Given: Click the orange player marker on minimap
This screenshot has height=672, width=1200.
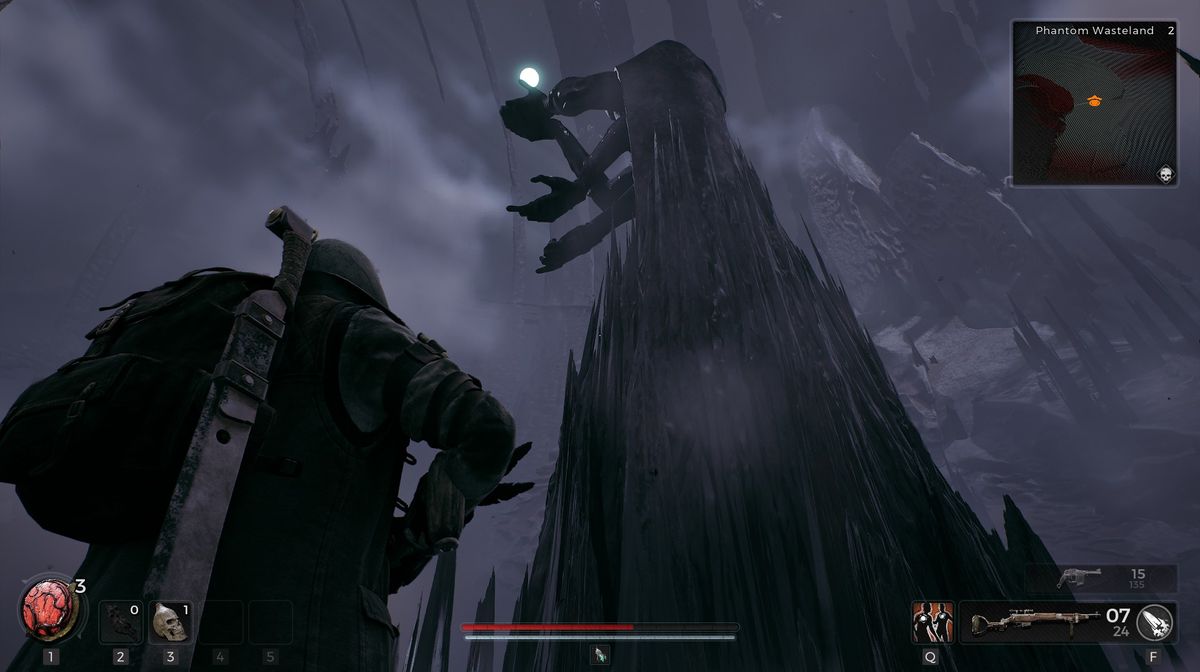Looking at the screenshot, I should pyautogui.click(x=1094, y=100).
